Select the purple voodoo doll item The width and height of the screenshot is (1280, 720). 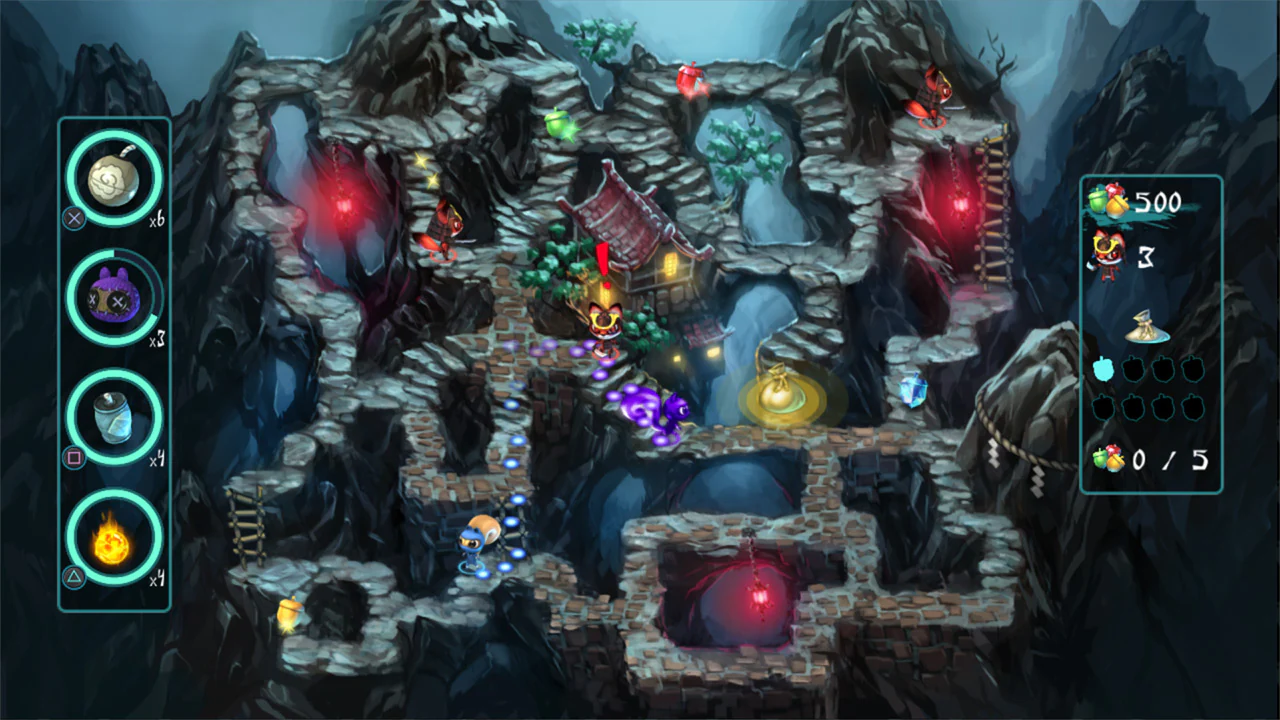pos(113,298)
